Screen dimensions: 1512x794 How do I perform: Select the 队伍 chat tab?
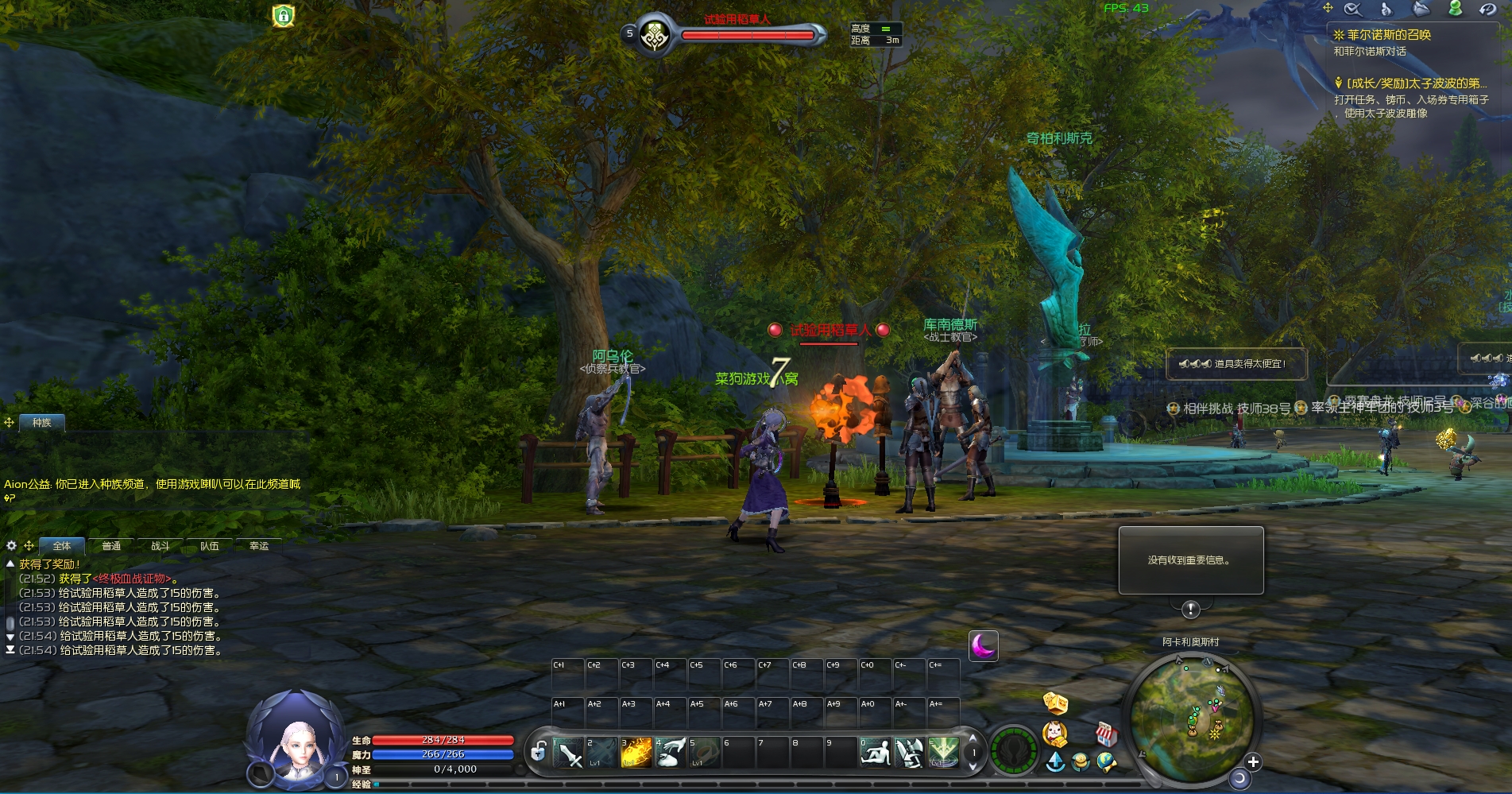click(210, 546)
